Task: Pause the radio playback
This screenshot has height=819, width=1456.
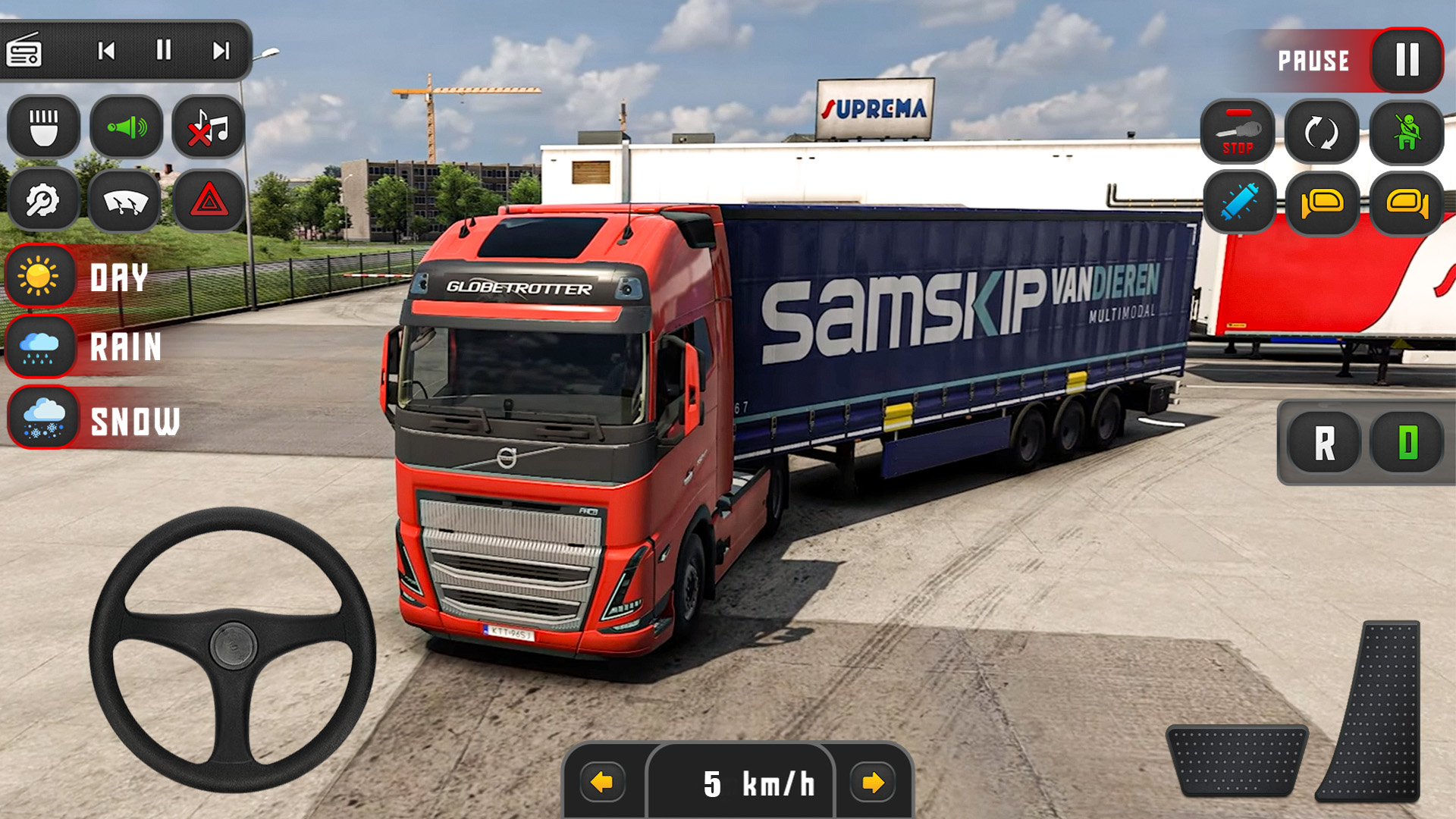Action: [x=163, y=52]
